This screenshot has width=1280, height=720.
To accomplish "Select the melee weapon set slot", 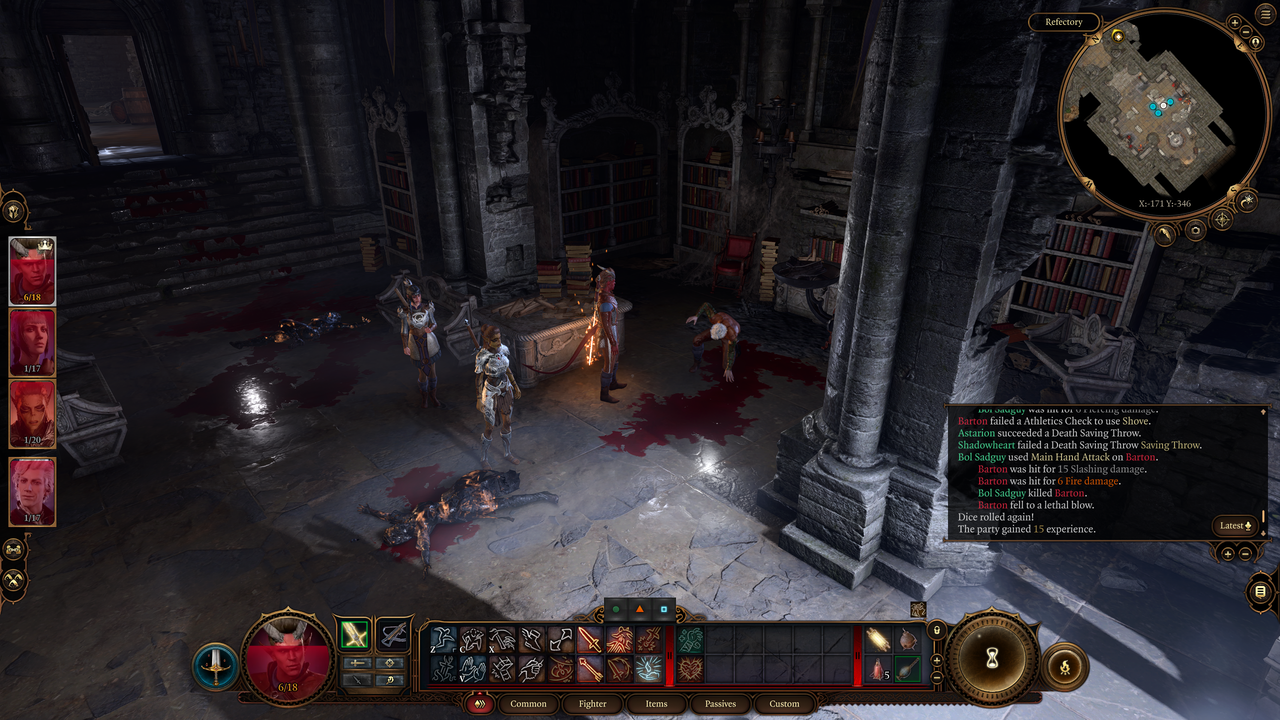I will pyautogui.click(x=354, y=634).
